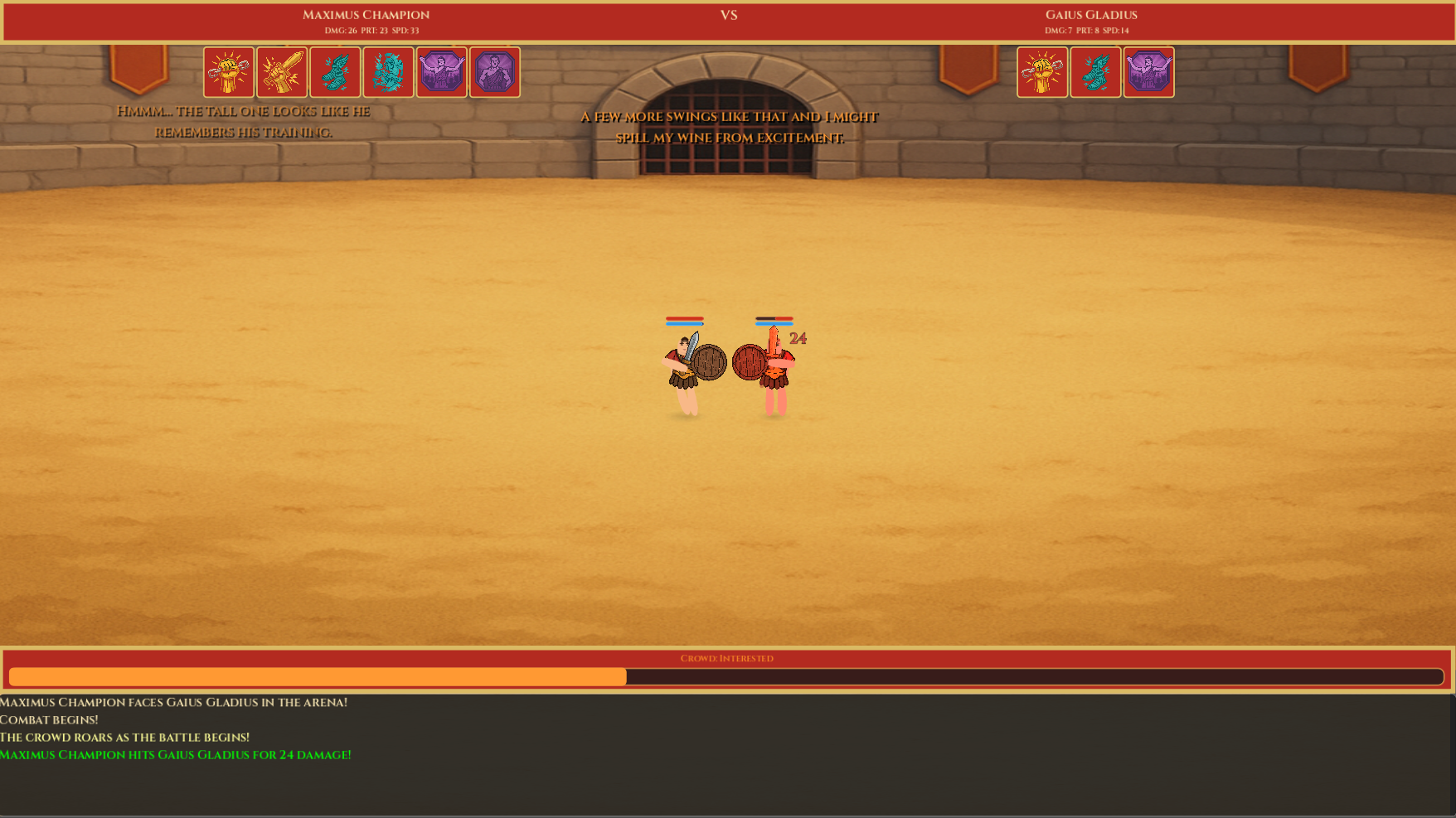
Task: Click the teal shattered-statue buff icon
Action: 389,73
